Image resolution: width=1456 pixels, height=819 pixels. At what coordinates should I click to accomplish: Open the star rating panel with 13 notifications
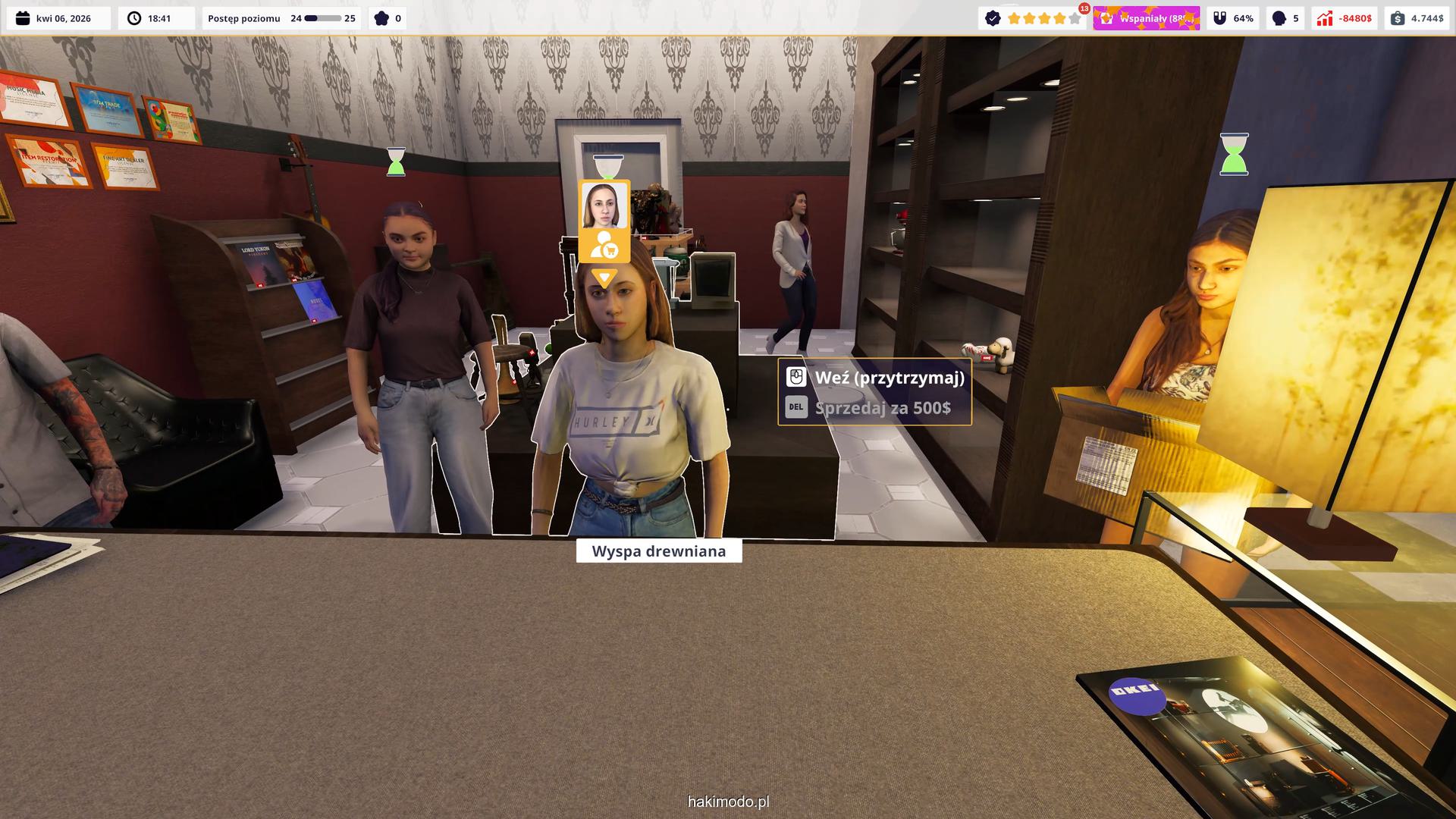[x=1034, y=18]
